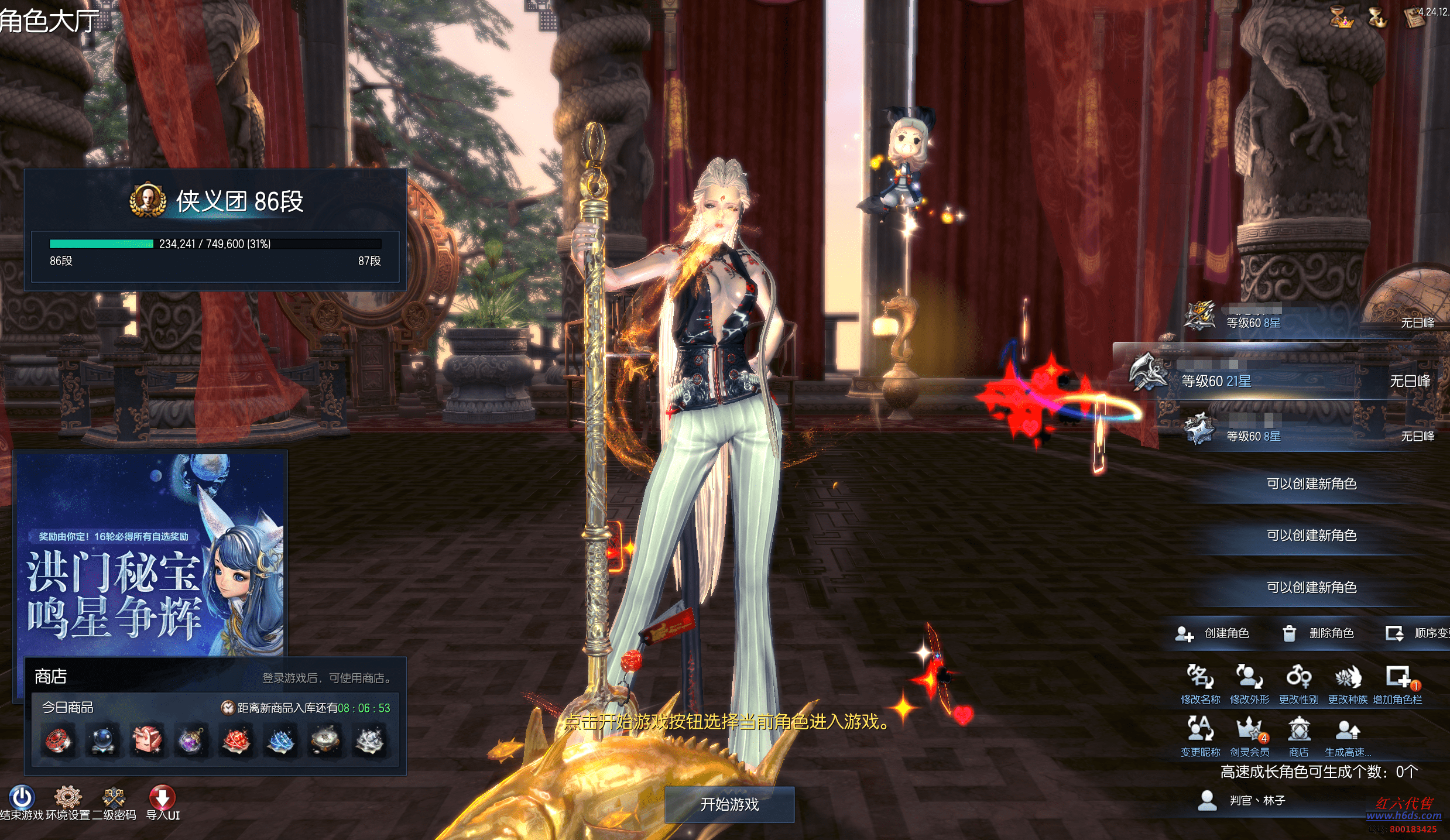
Task: Select the level 60 21星 character row
Action: click(1276, 380)
